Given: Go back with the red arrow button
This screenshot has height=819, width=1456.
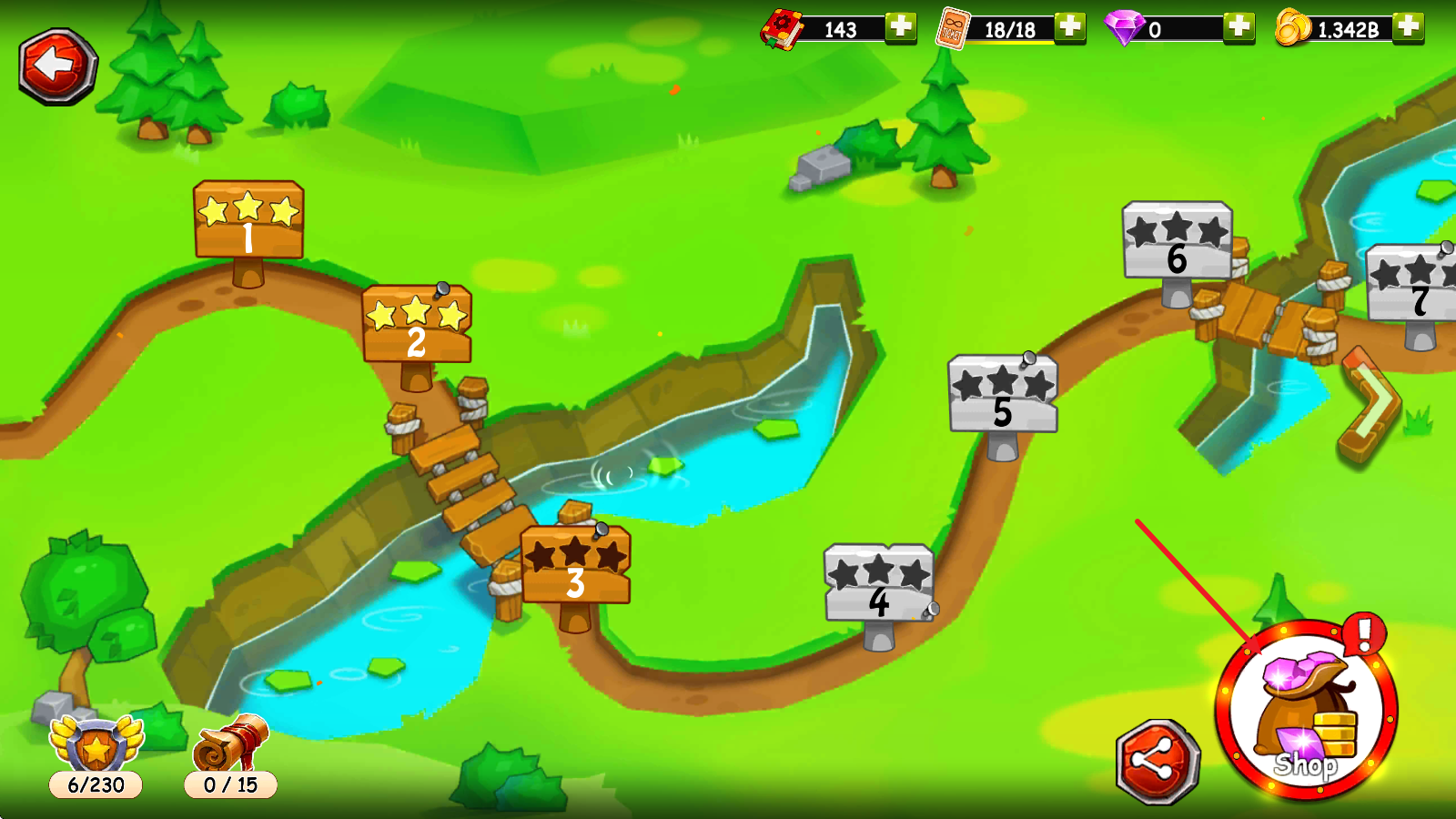Looking at the screenshot, I should [57, 66].
